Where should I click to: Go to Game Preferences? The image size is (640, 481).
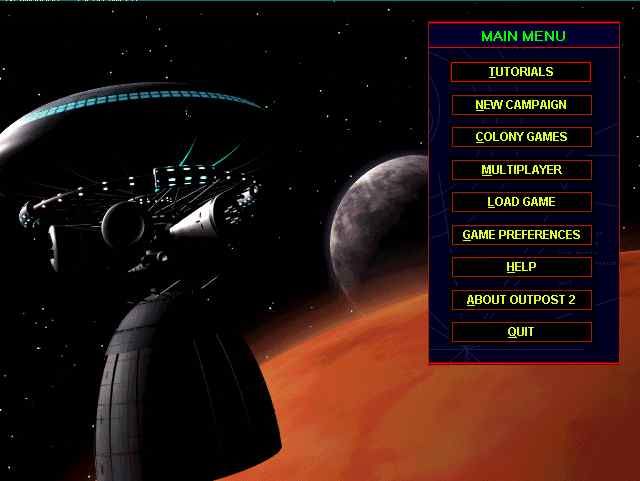click(x=521, y=235)
